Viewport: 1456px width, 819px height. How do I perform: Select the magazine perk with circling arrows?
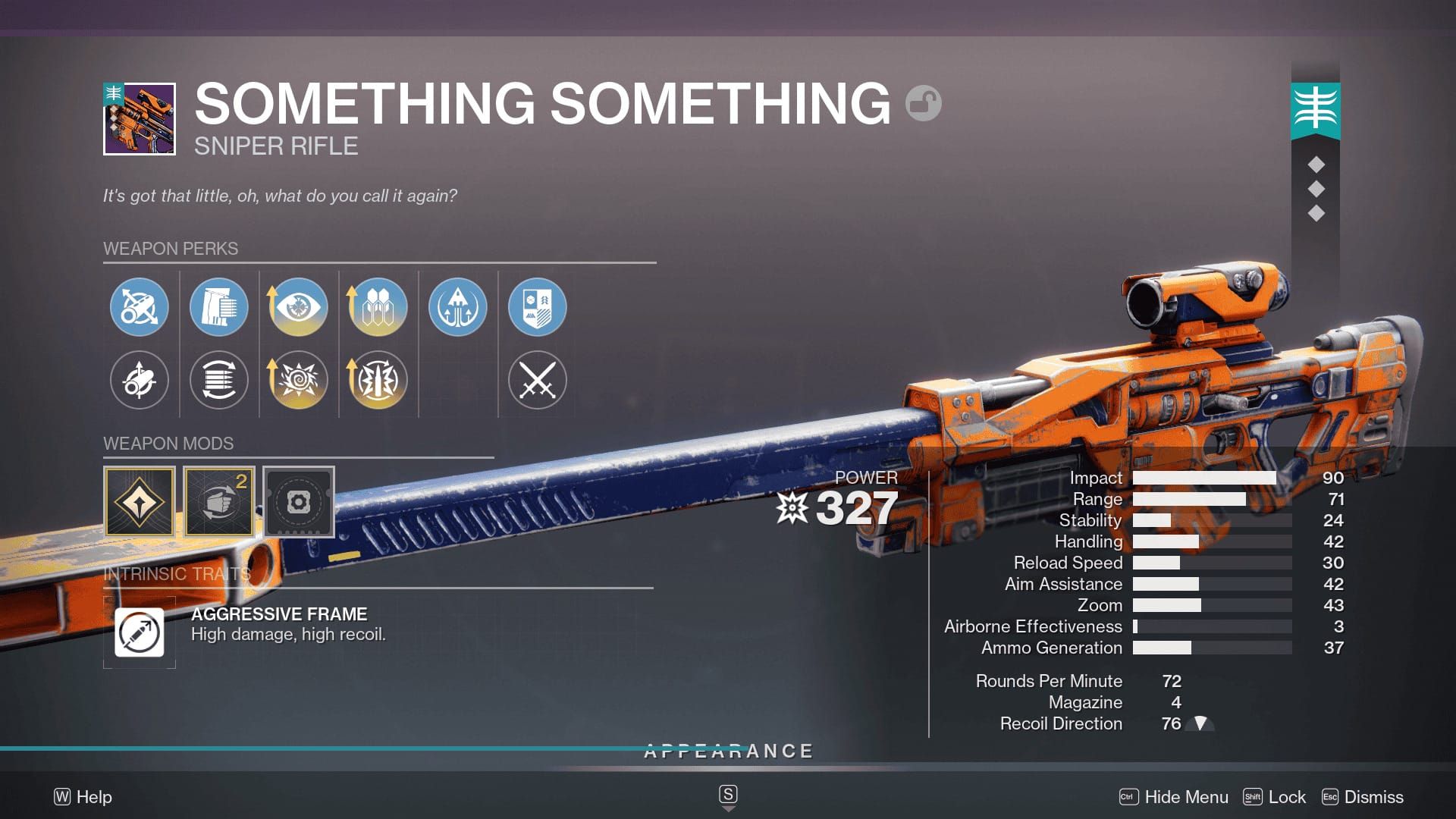pos(218,380)
